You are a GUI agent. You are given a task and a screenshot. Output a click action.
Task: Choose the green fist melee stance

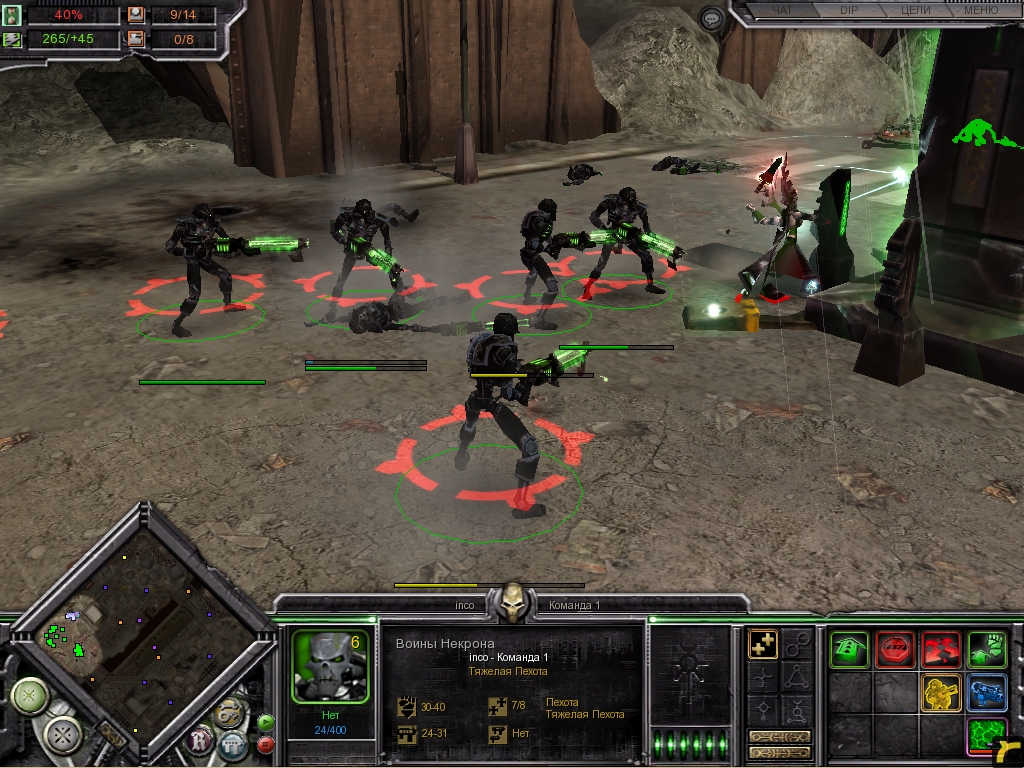[987, 649]
